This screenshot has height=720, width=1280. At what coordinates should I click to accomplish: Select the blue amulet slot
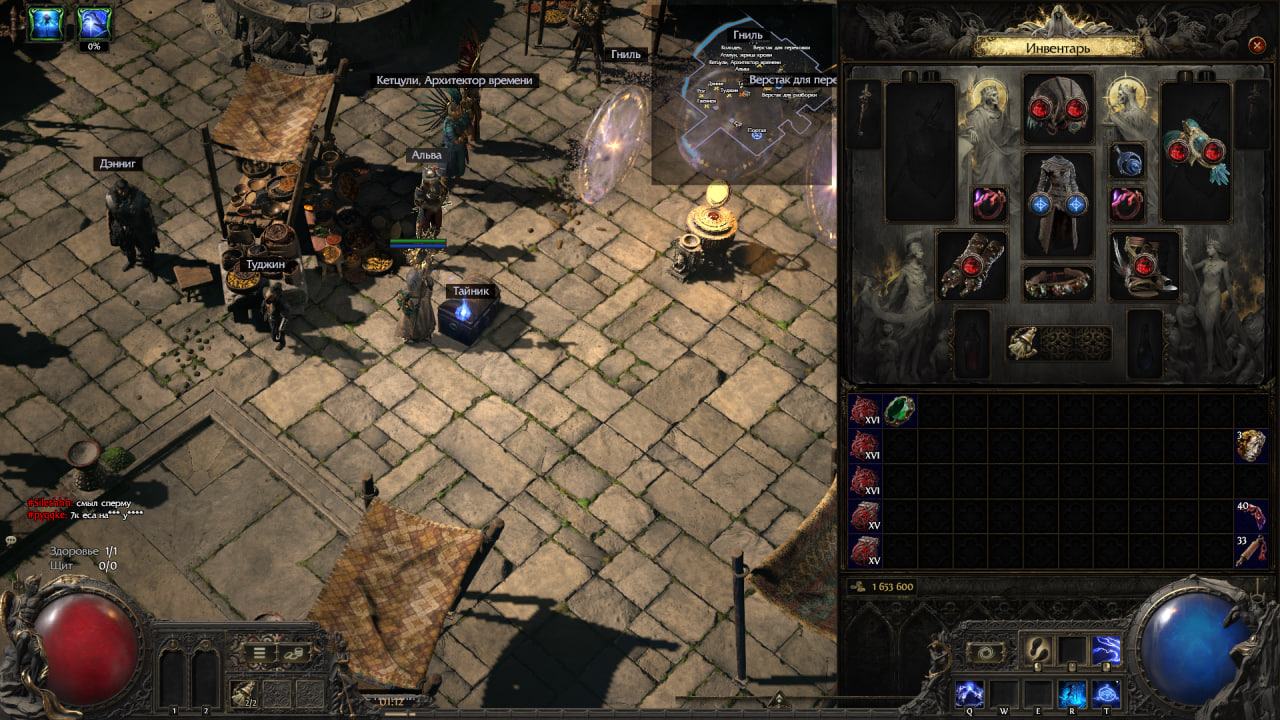click(1128, 161)
